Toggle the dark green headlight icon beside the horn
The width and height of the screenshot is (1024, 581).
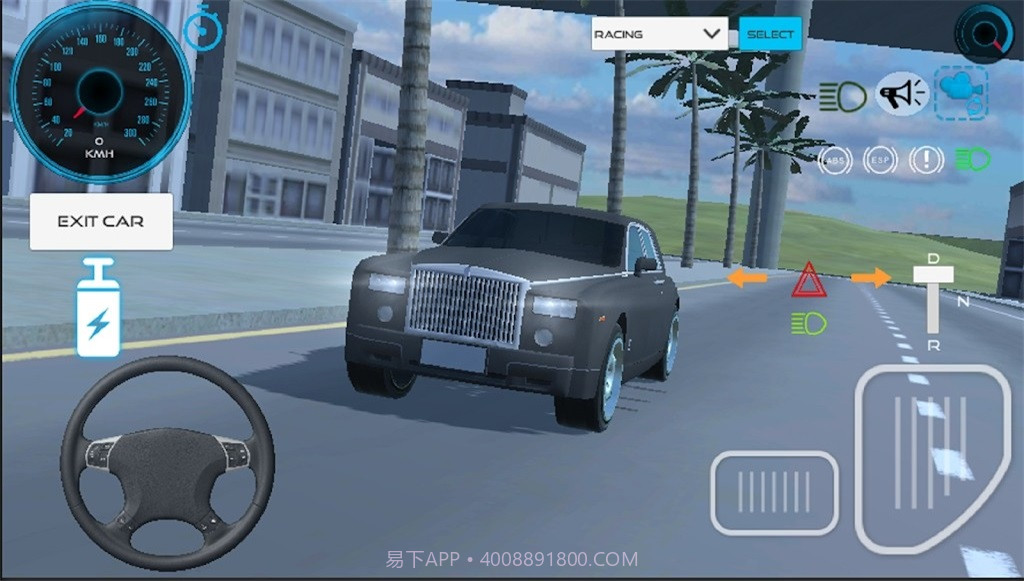843,96
